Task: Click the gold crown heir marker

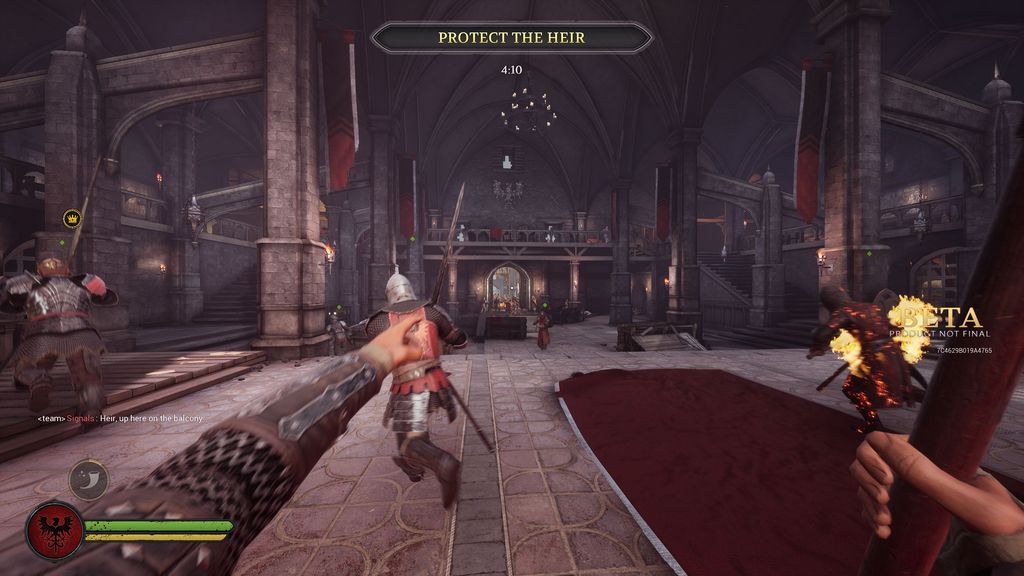Action: [72, 217]
